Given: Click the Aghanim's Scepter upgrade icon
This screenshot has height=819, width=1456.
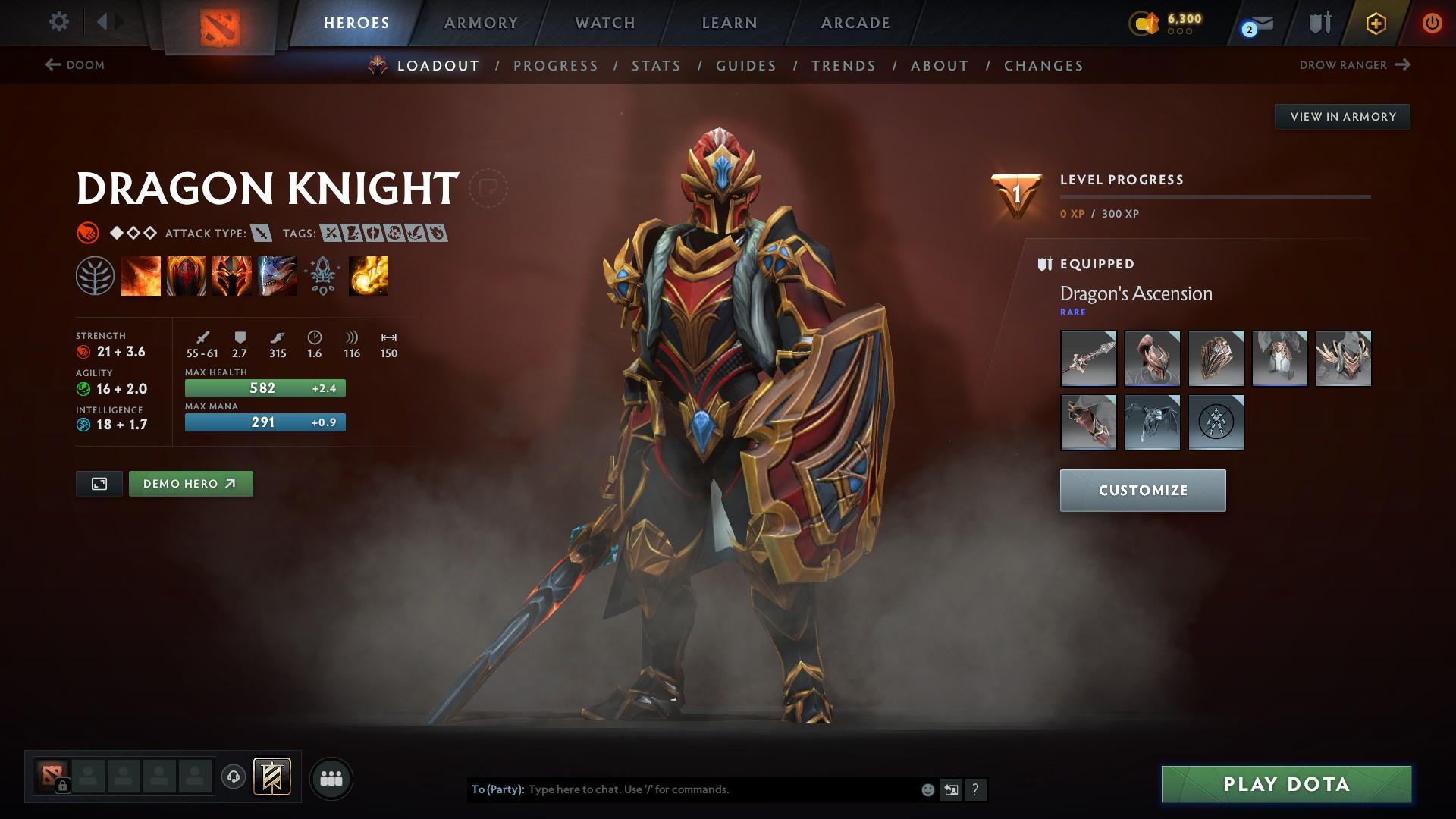Looking at the screenshot, I should pyautogui.click(x=322, y=275).
